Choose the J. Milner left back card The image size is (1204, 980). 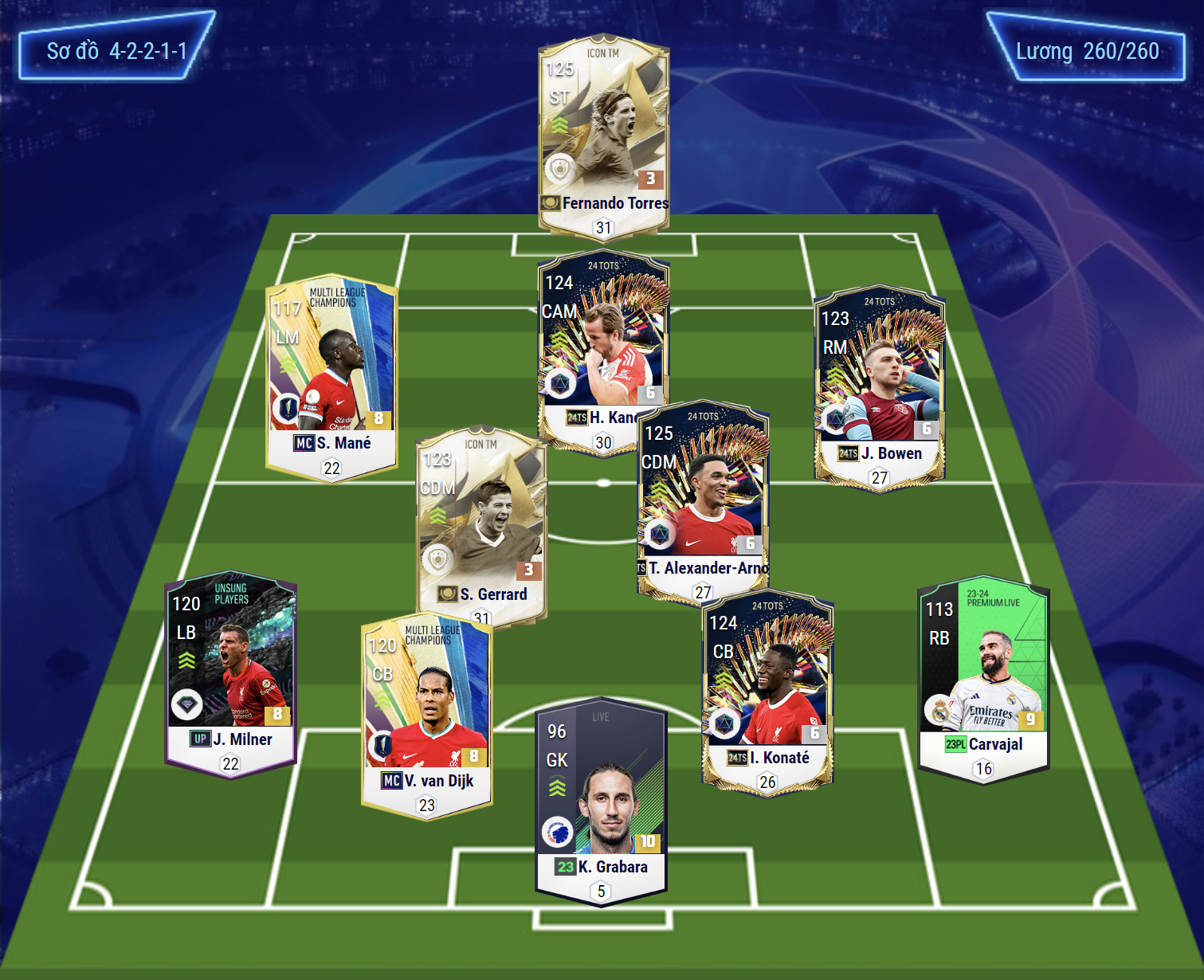point(230,669)
